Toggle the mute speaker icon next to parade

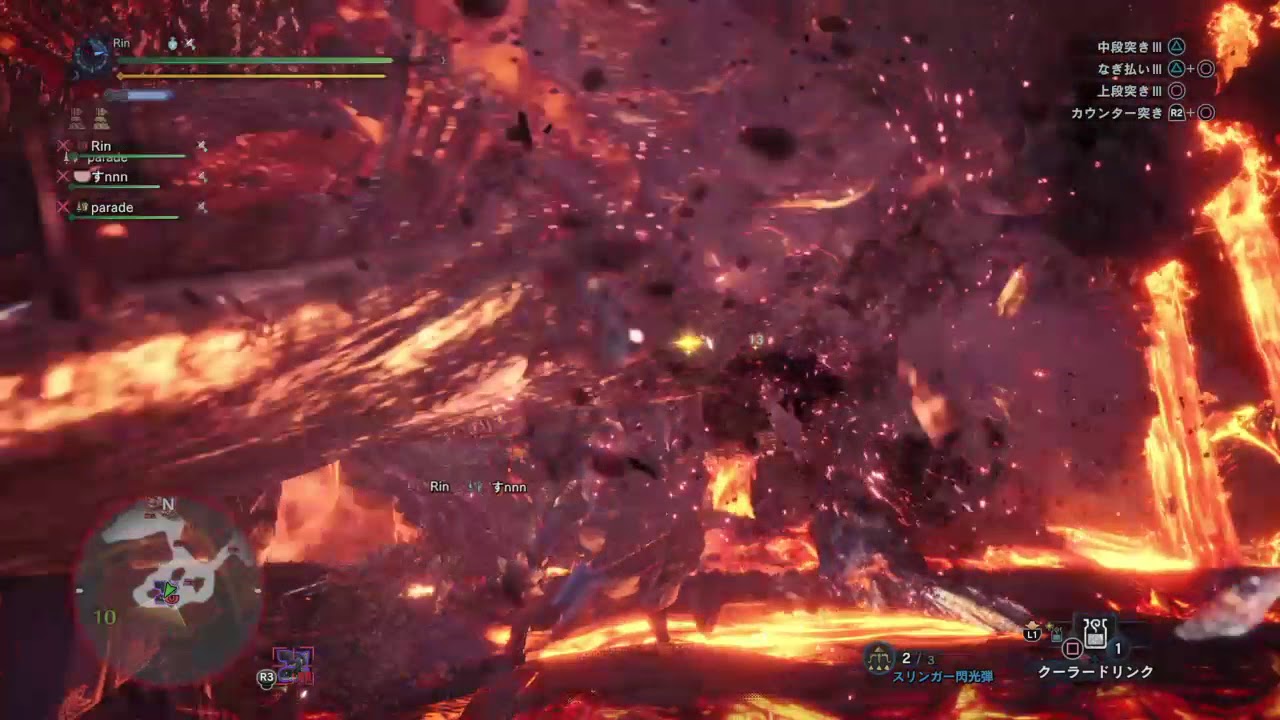click(203, 208)
